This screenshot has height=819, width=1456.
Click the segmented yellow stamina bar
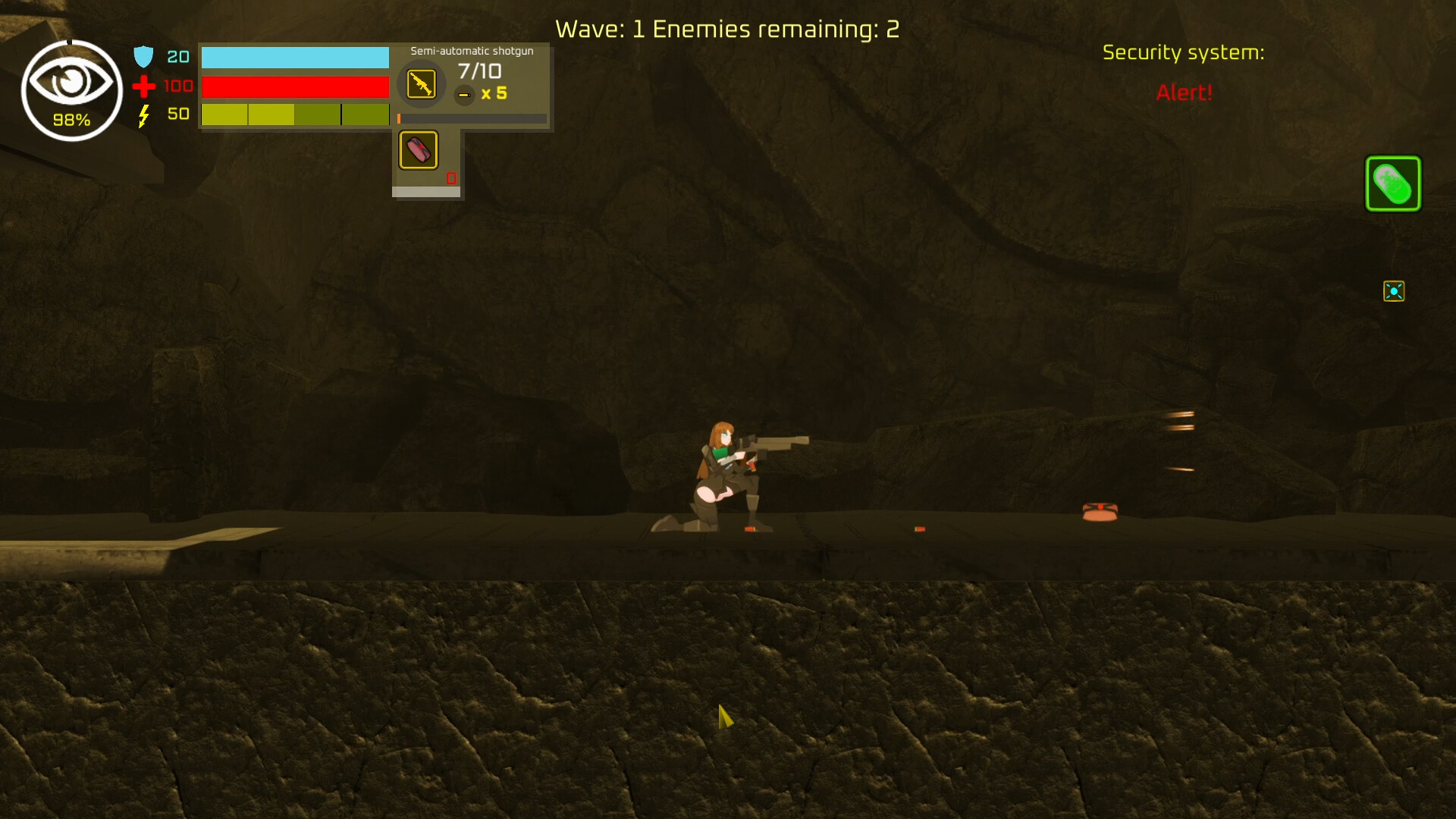296,115
